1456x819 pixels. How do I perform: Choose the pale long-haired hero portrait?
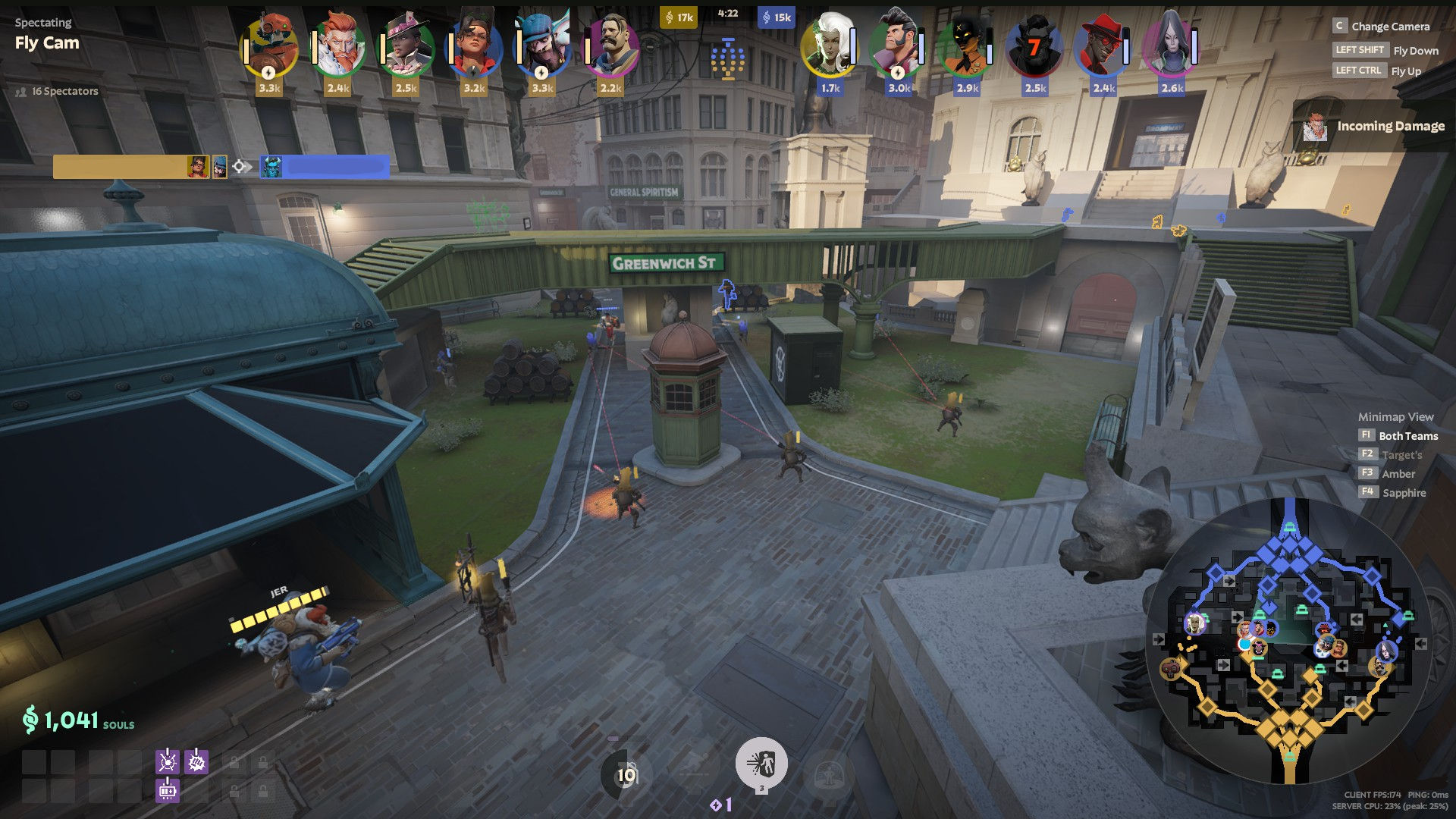tap(1171, 48)
